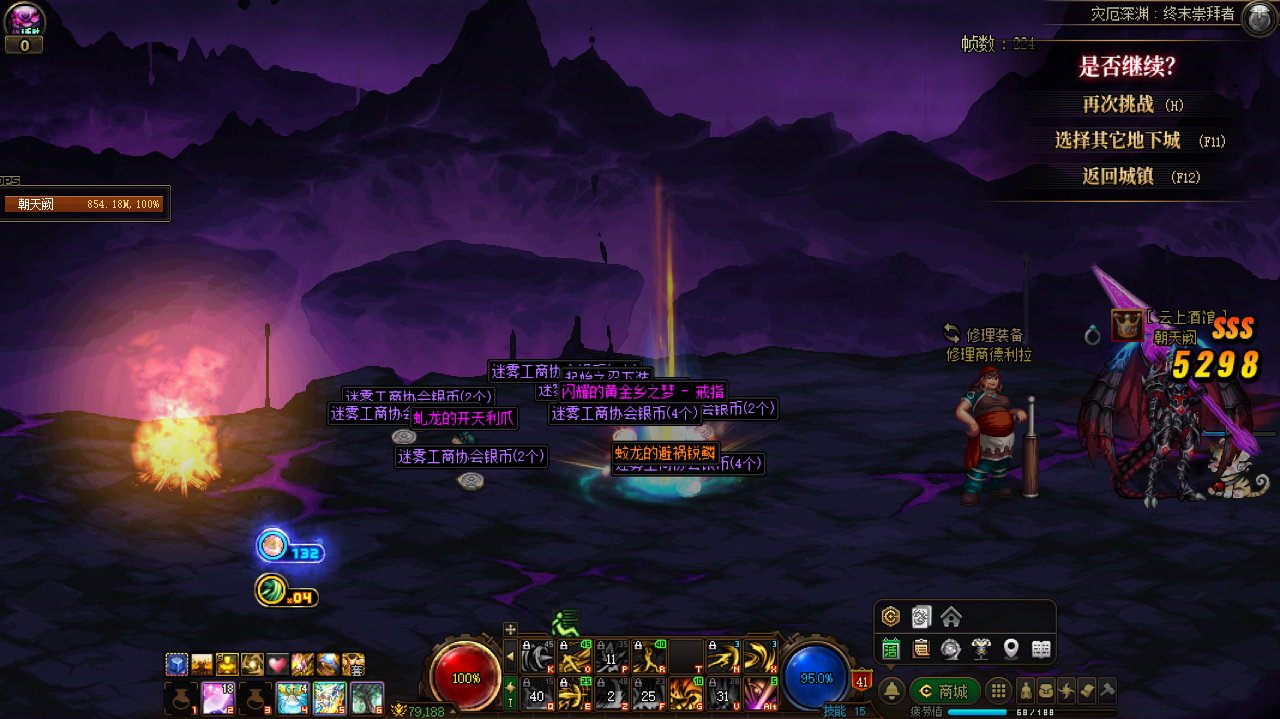Open the map pin location icon
The height and width of the screenshot is (719, 1280).
click(x=1011, y=649)
